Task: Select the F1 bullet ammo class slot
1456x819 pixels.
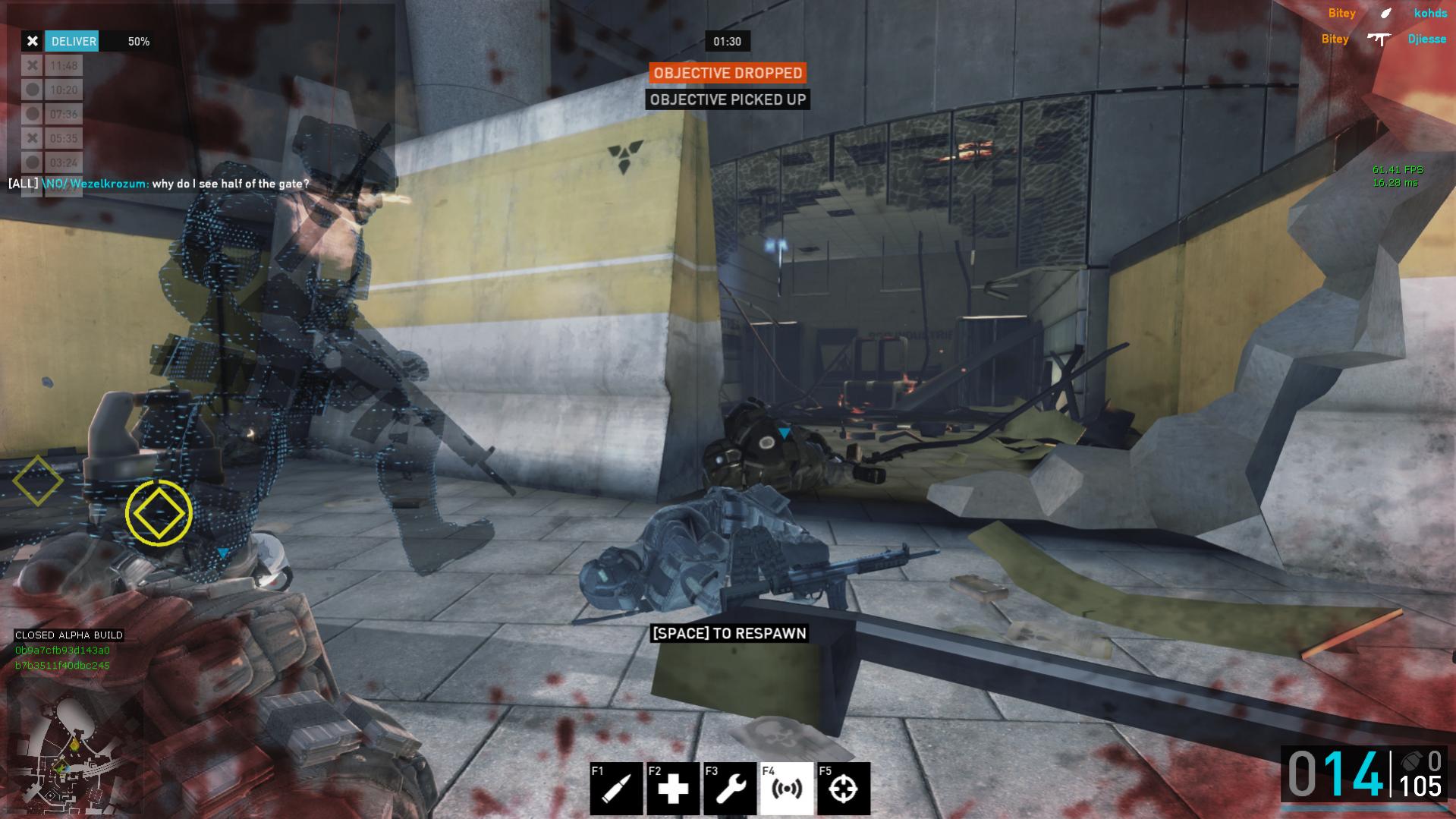Action: (616, 789)
